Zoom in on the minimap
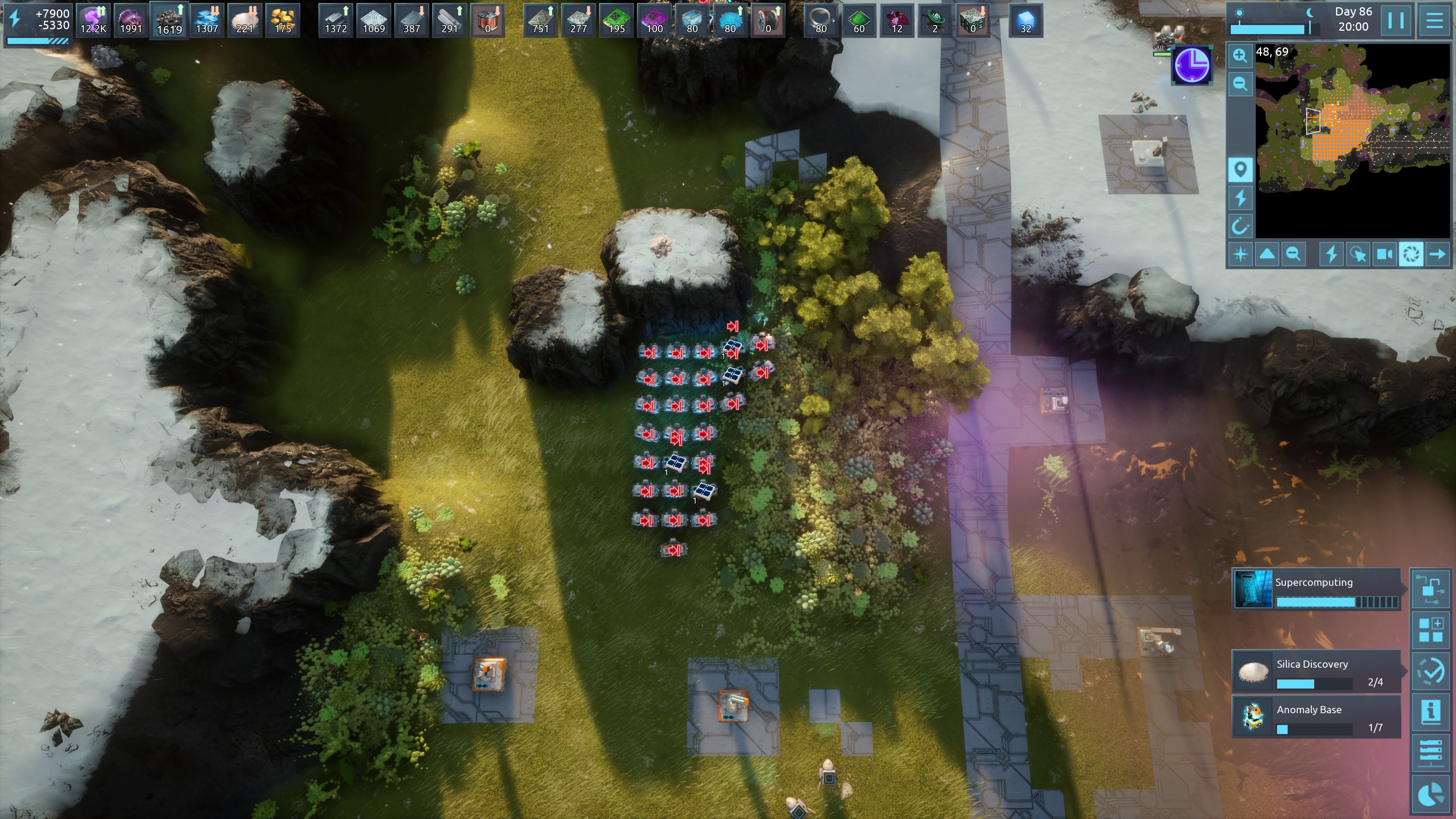This screenshot has width=1456, height=819. point(1240,55)
